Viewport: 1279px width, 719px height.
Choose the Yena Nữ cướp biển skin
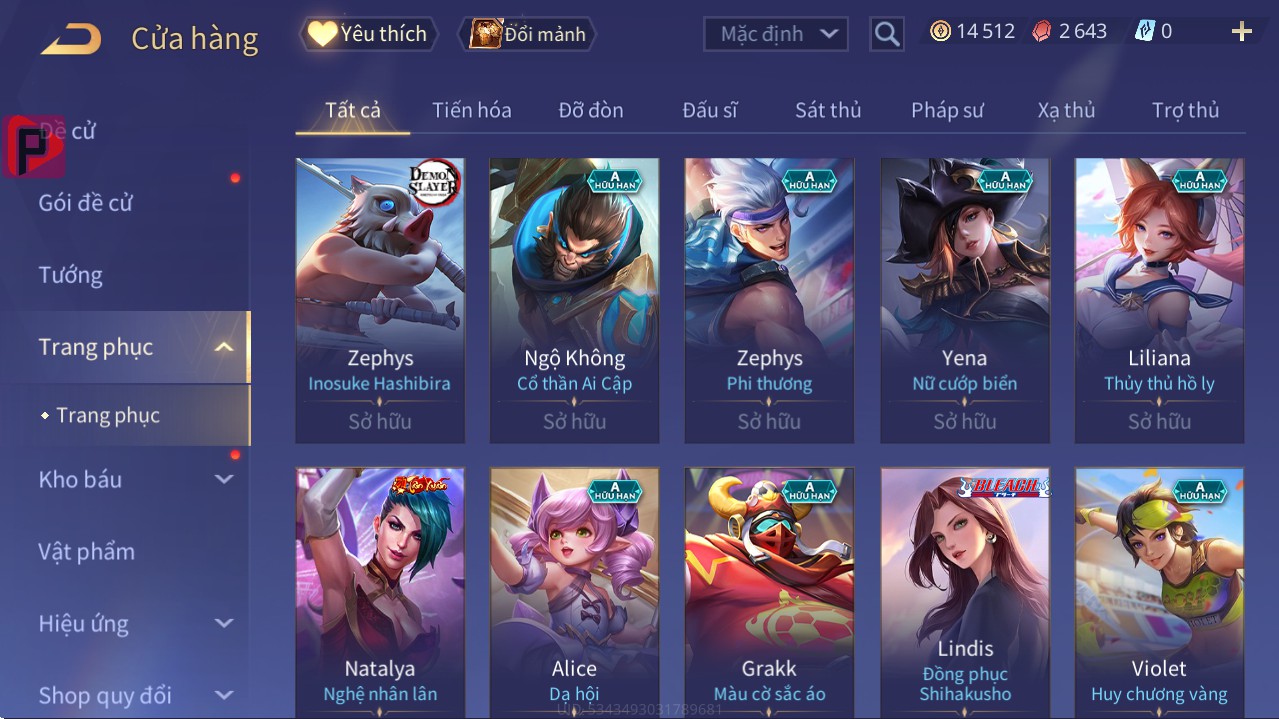point(965,300)
